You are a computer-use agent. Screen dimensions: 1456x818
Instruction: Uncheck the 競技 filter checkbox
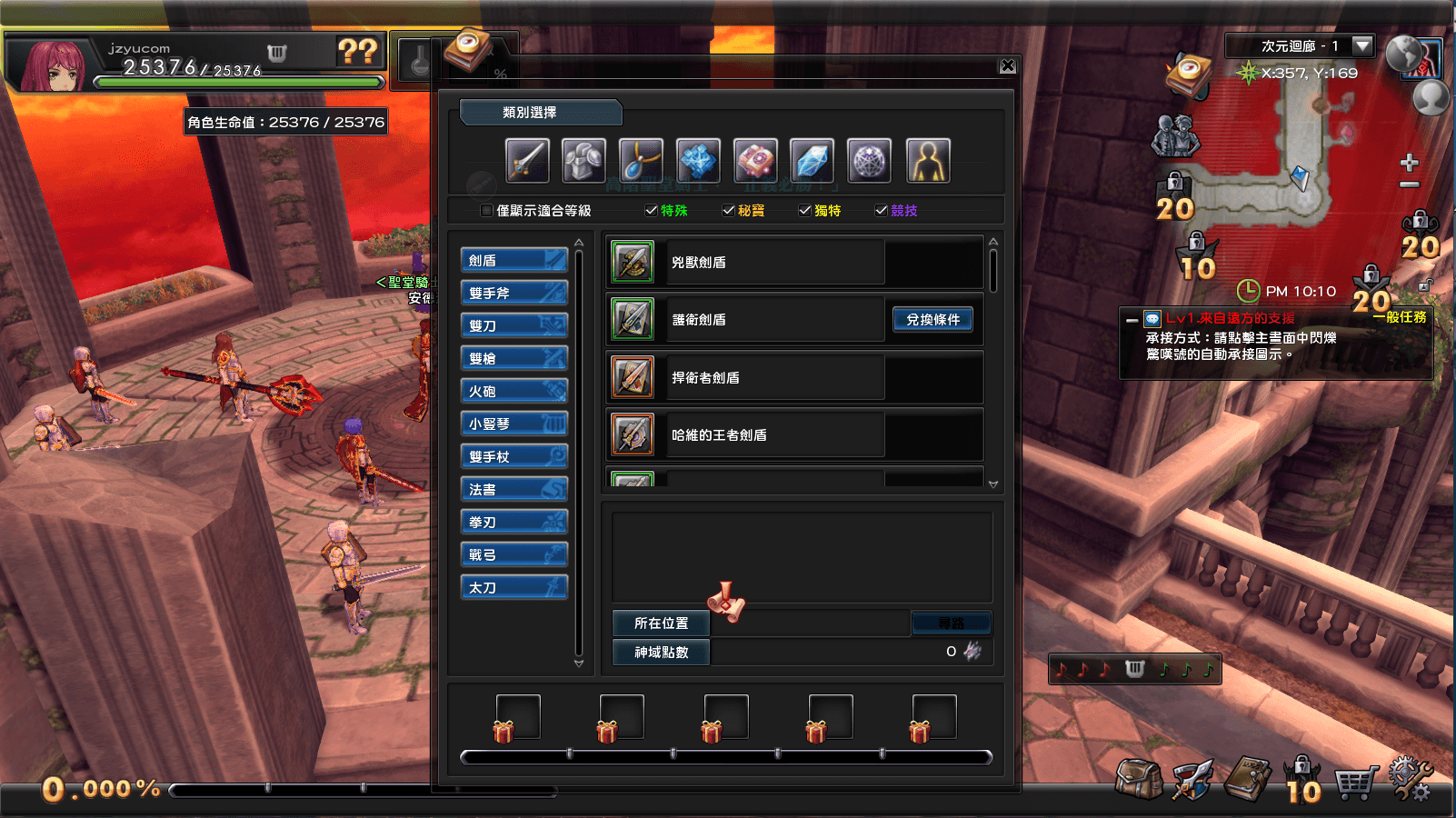[881, 210]
